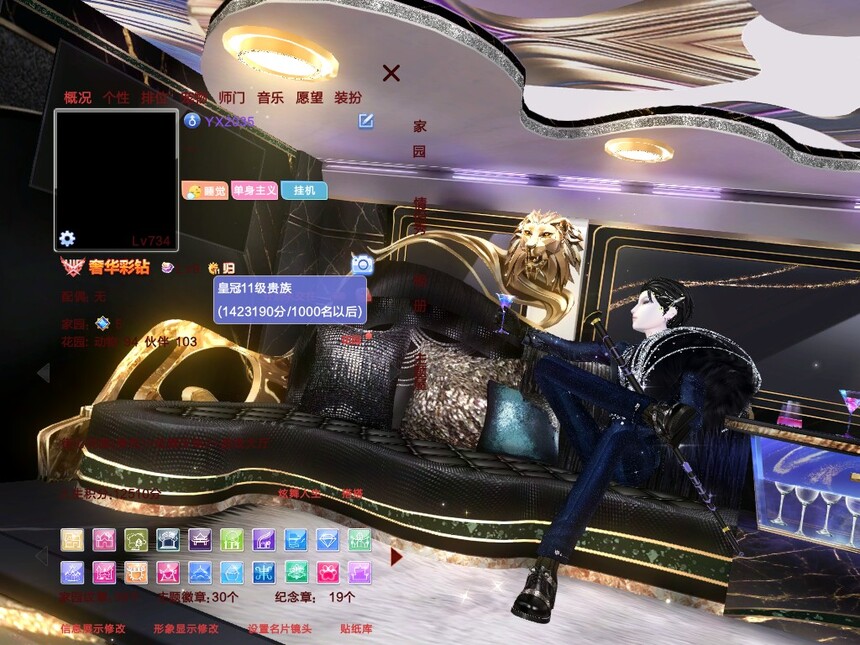Open the 贴纸库 sticker library
This screenshot has height=645, width=860.
point(356,629)
